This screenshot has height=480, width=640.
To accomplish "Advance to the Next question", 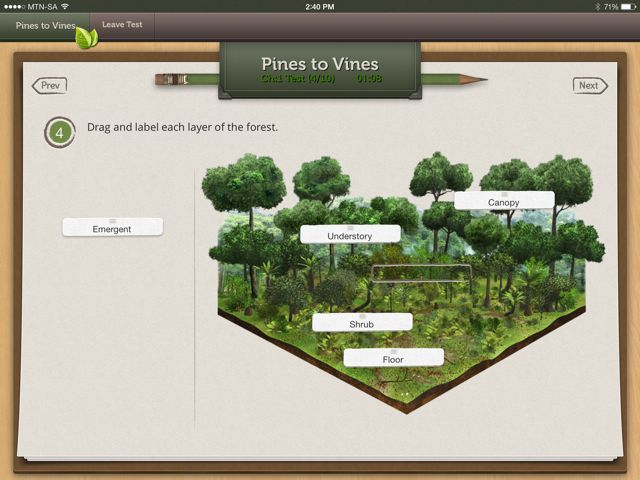I will [x=590, y=86].
